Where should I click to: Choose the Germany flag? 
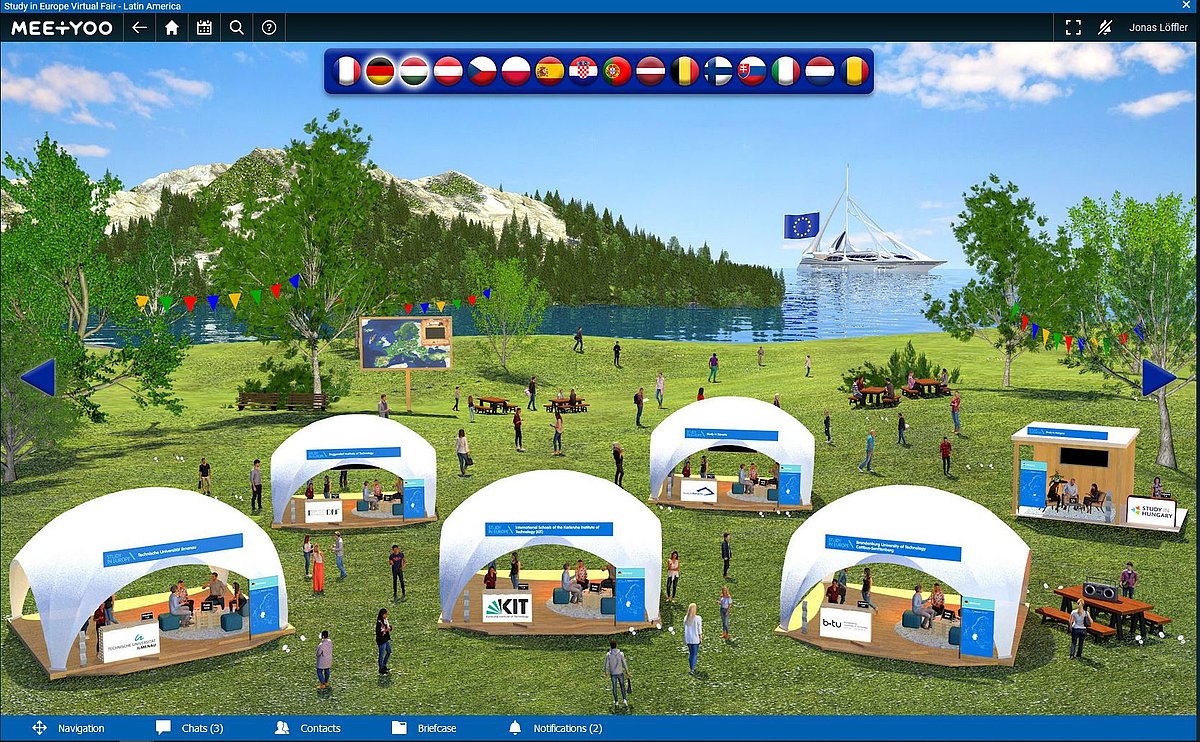380,71
